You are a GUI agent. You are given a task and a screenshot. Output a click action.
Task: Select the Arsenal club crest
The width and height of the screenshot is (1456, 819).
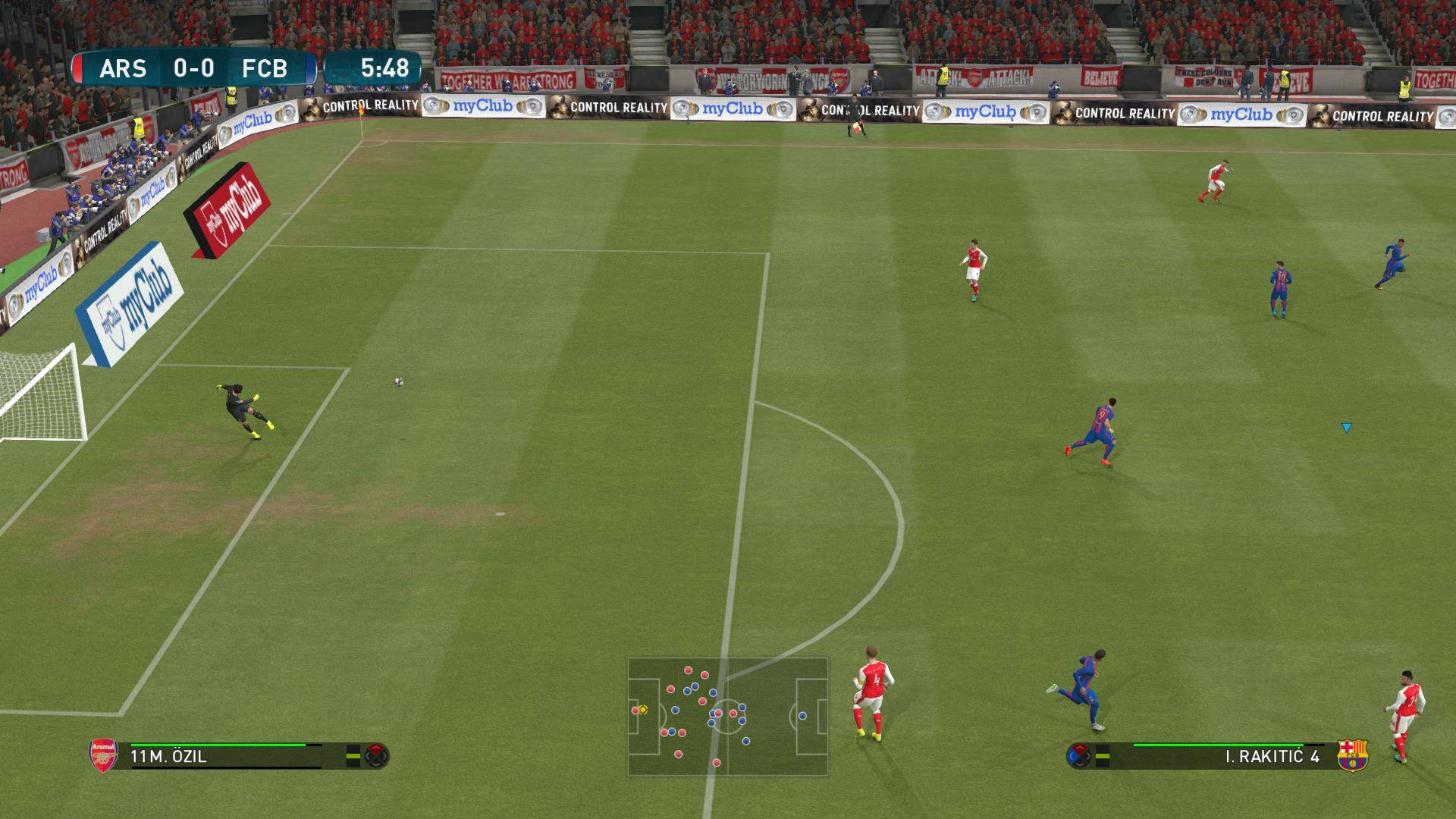tap(104, 755)
